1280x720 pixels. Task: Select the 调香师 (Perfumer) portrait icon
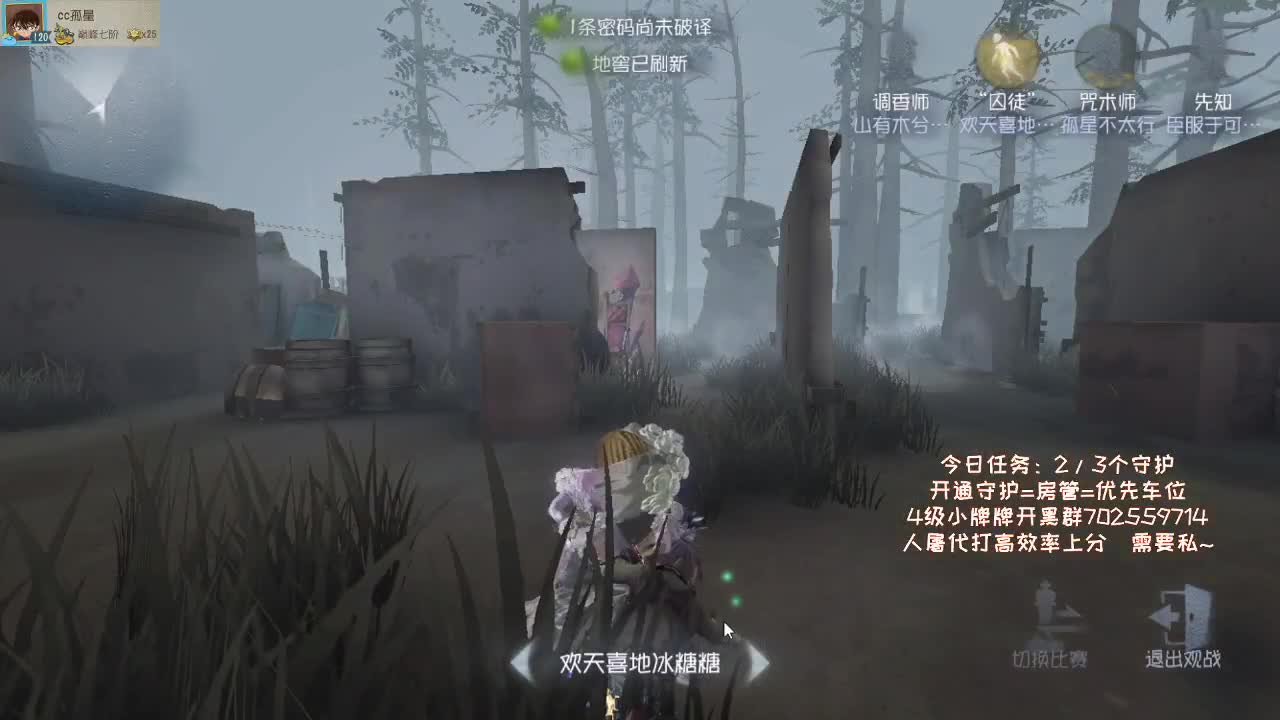point(902,60)
